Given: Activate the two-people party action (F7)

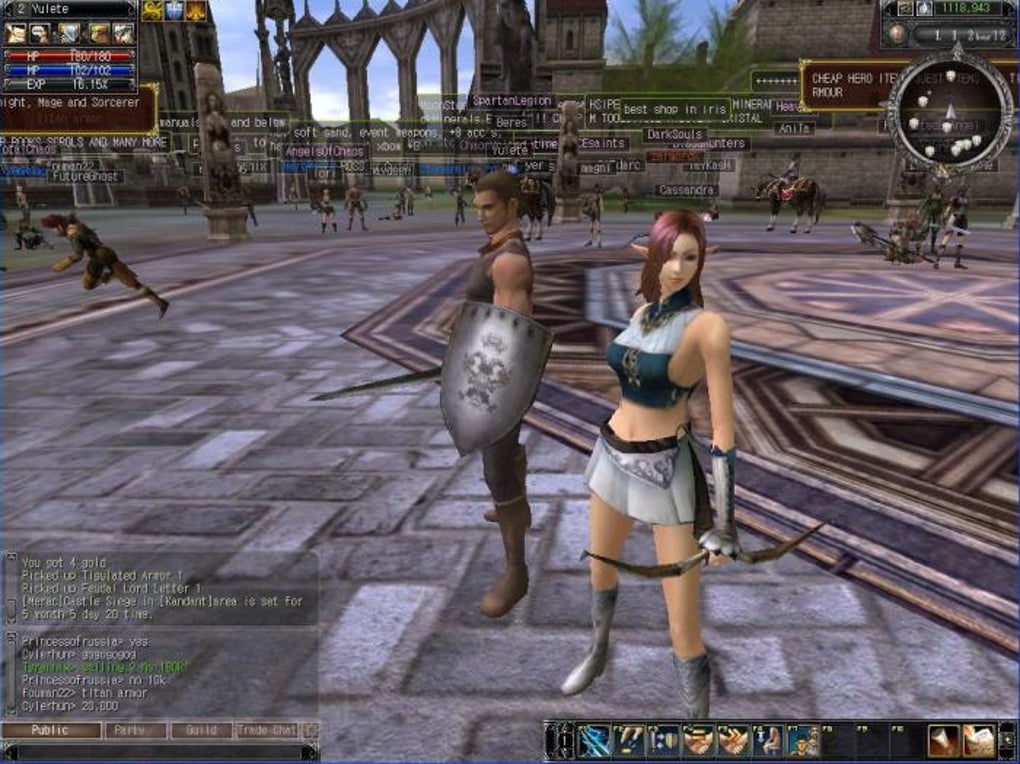Looking at the screenshot, I should point(802,740).
